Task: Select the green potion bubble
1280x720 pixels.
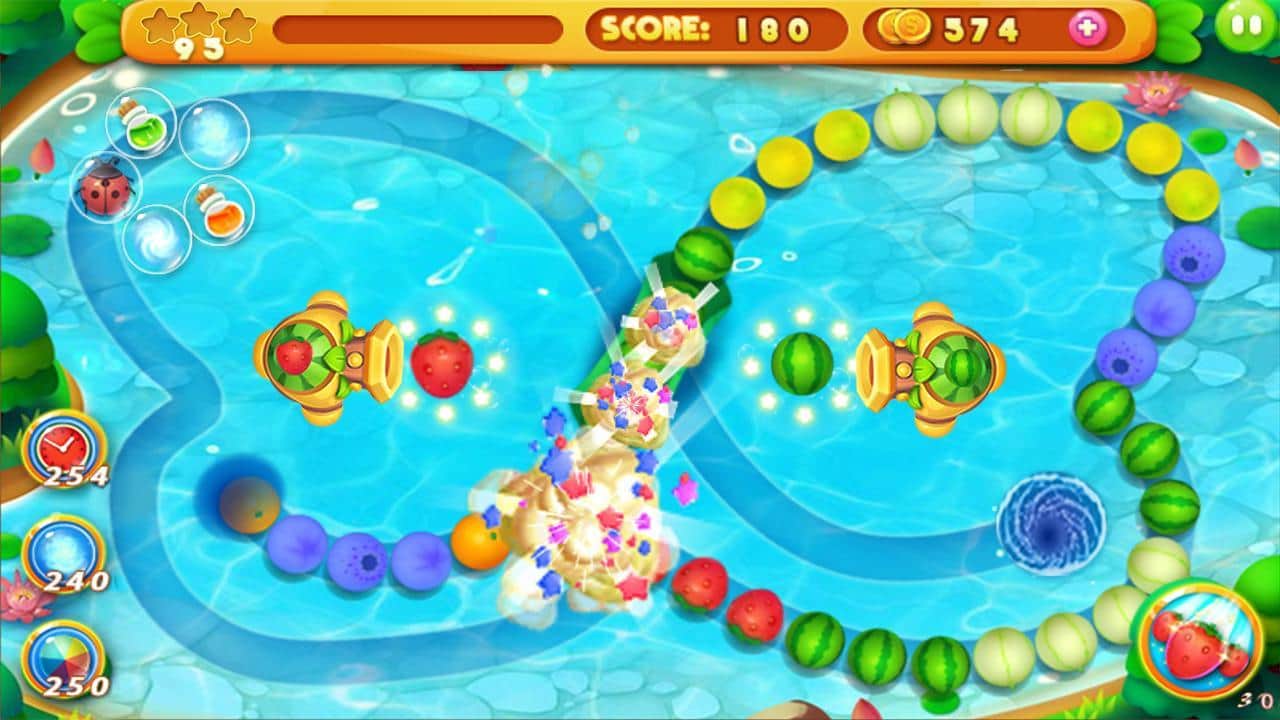Action: 141,123
